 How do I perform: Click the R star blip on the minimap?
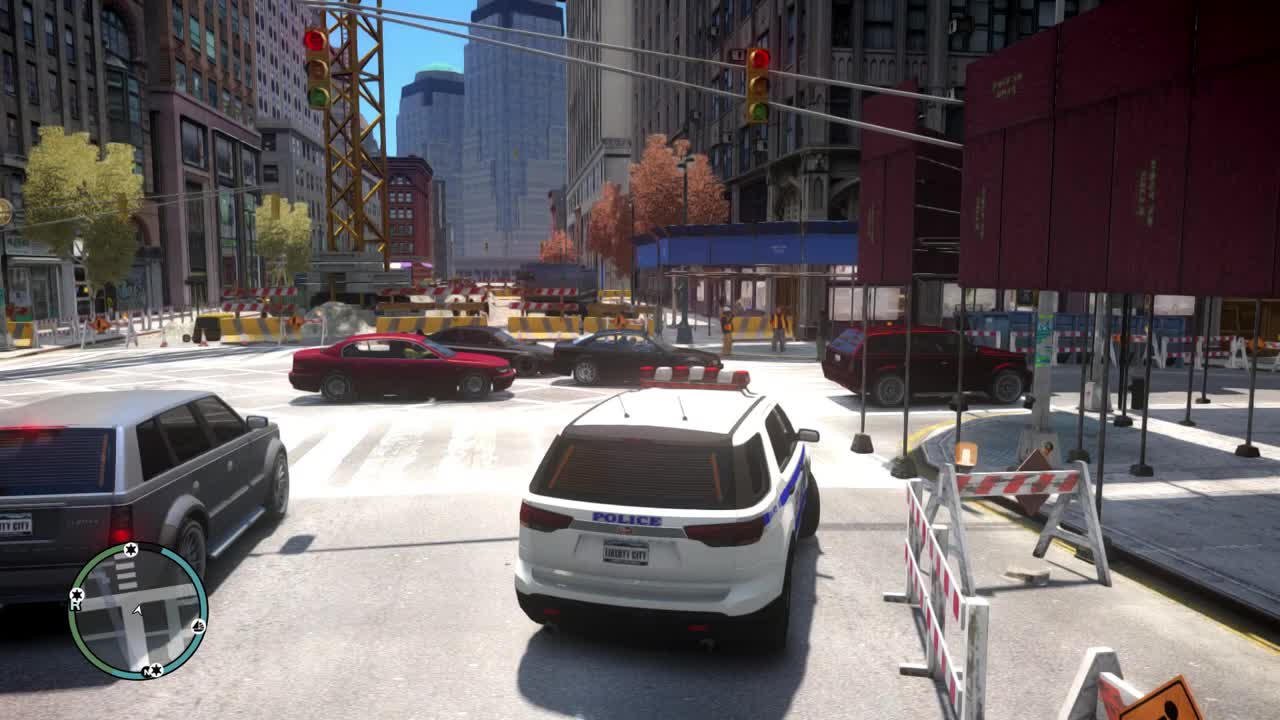coord(77,595)
